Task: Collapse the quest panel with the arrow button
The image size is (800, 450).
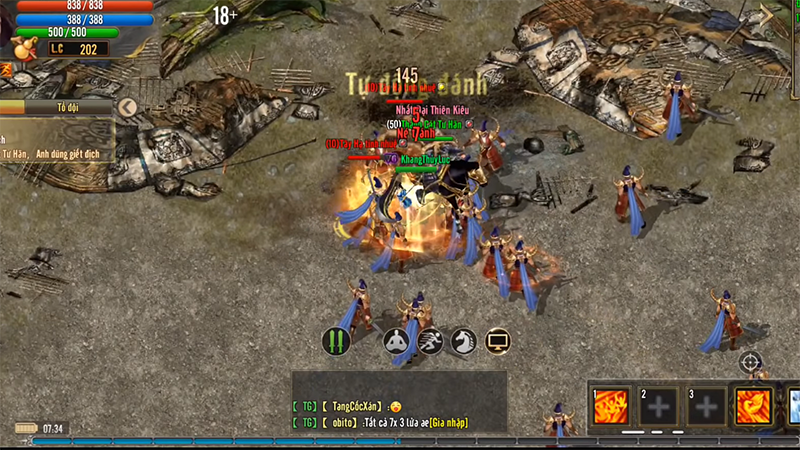Action: pos(127,106)
